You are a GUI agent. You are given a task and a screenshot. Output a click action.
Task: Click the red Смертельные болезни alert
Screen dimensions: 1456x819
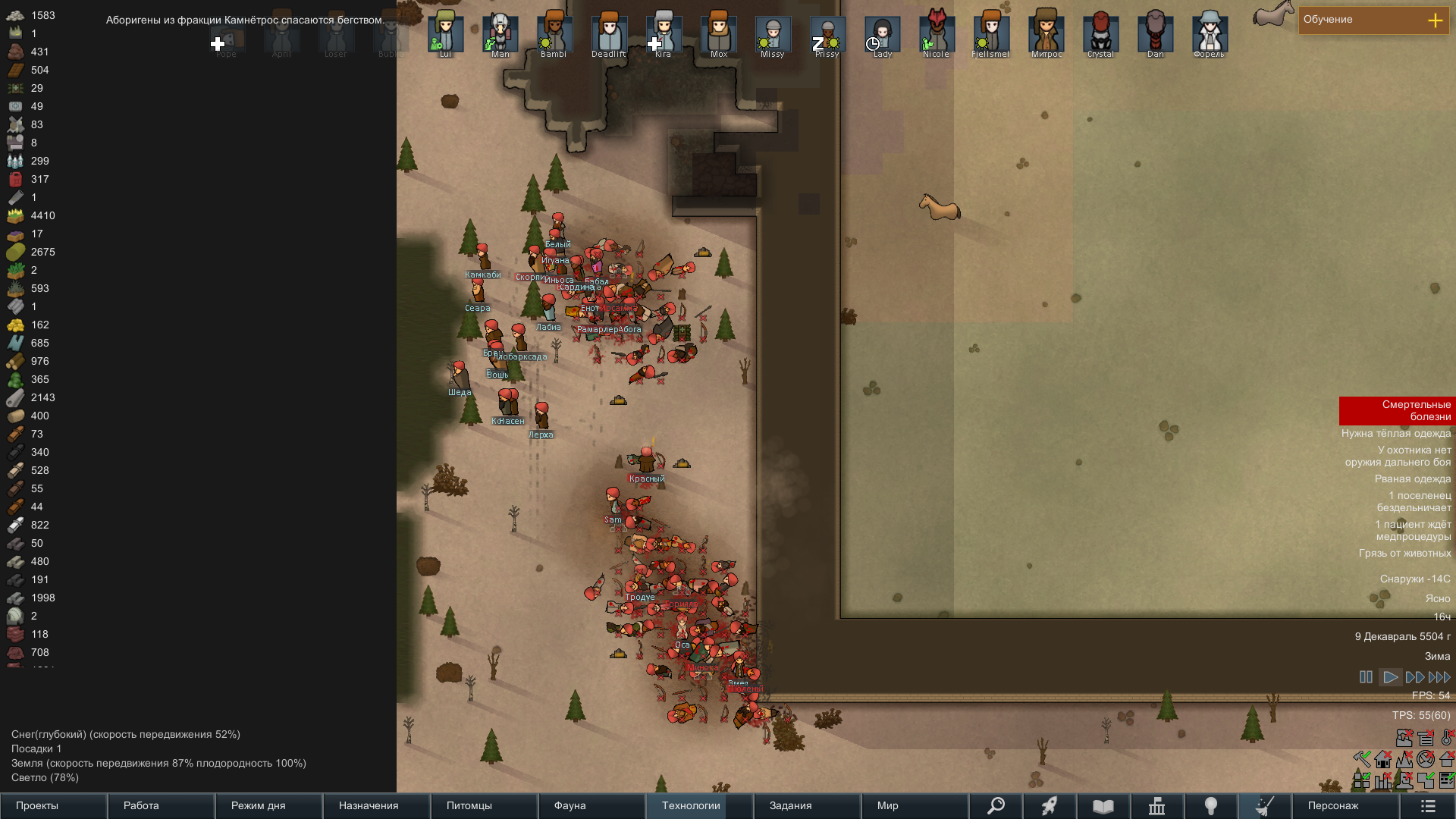coord(1397,410)
